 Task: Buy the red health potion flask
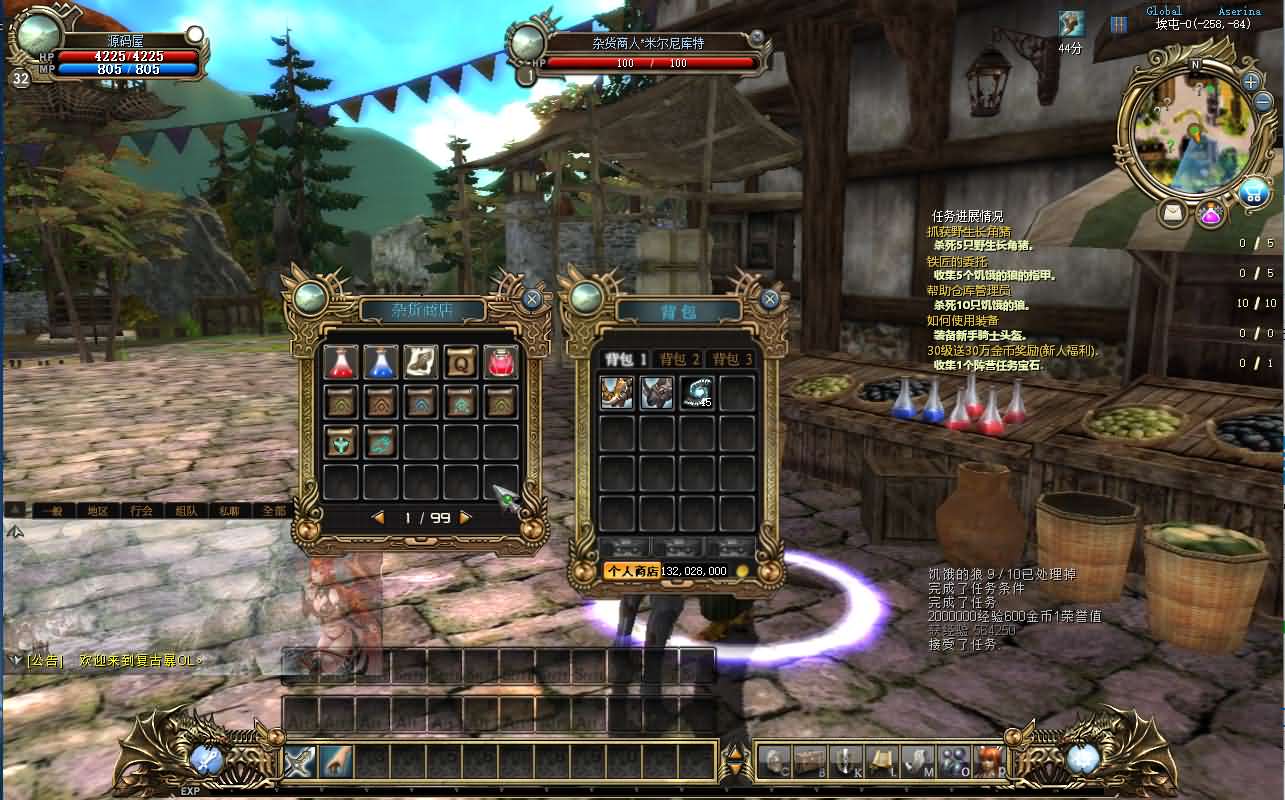[x=342, y=361]
